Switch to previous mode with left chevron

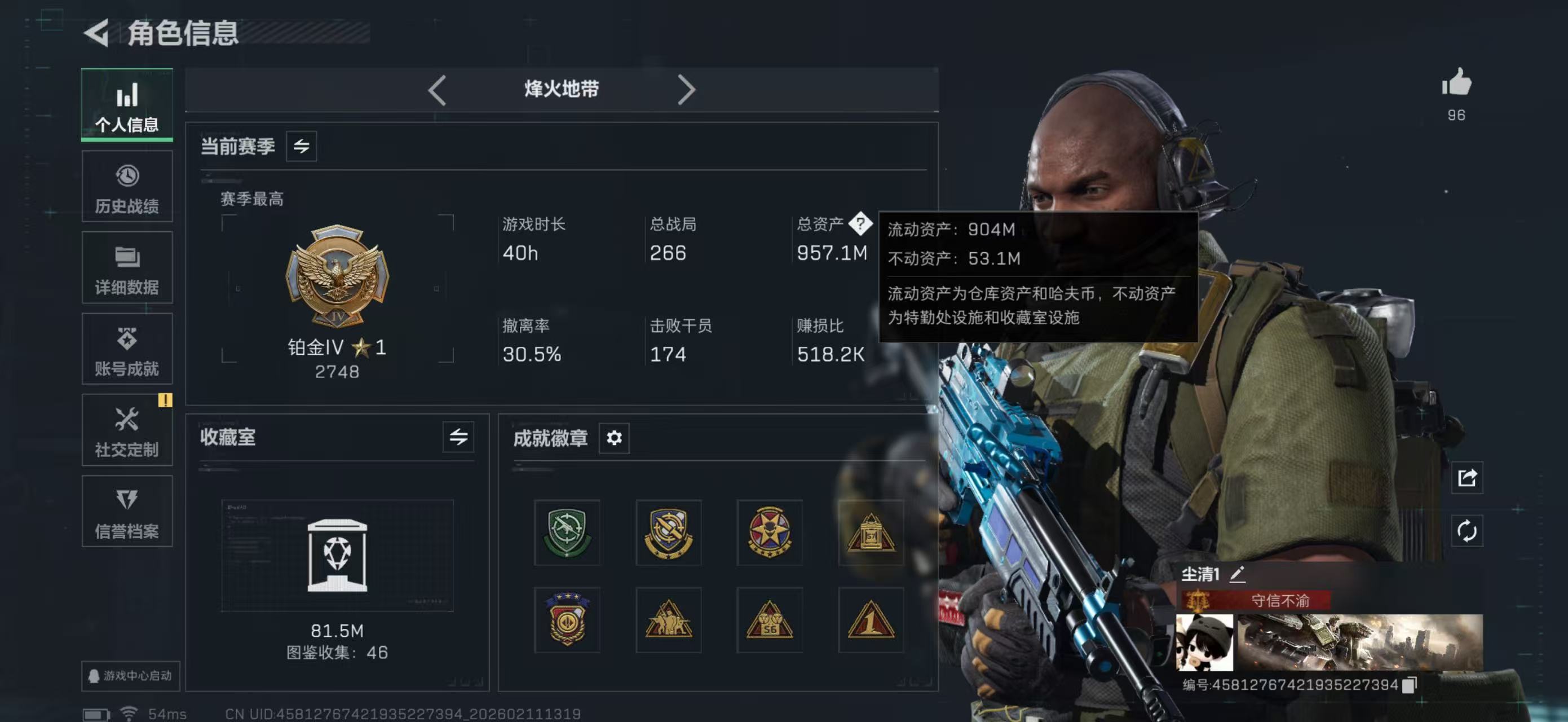(x=437, y=89)
